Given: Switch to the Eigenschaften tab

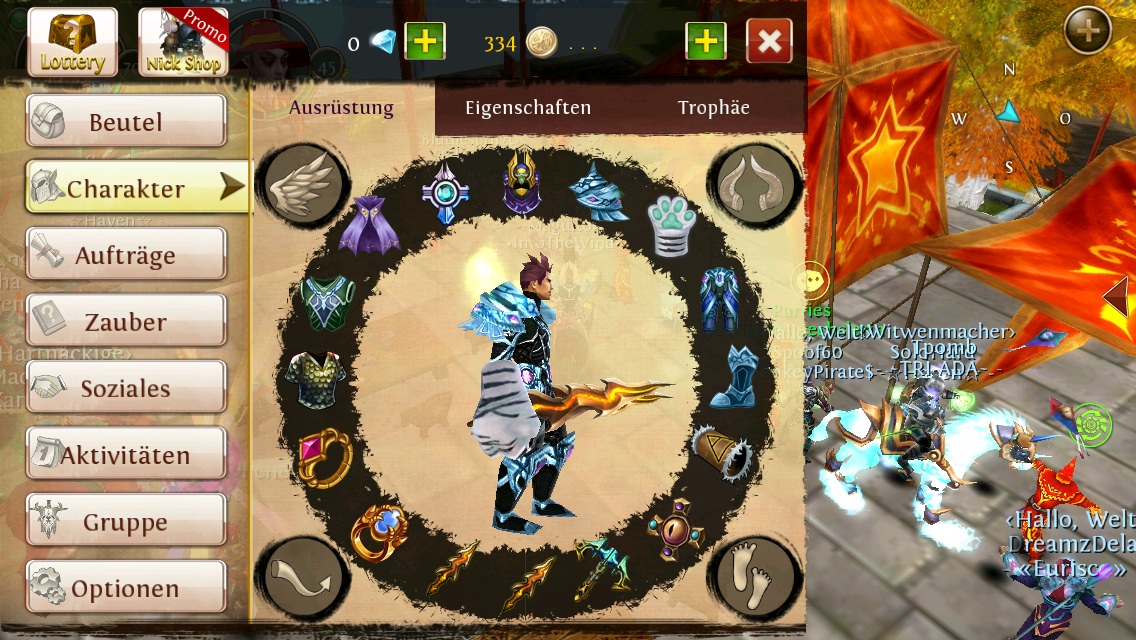Looking at the screenshot, I should click(x=528, y=108).
